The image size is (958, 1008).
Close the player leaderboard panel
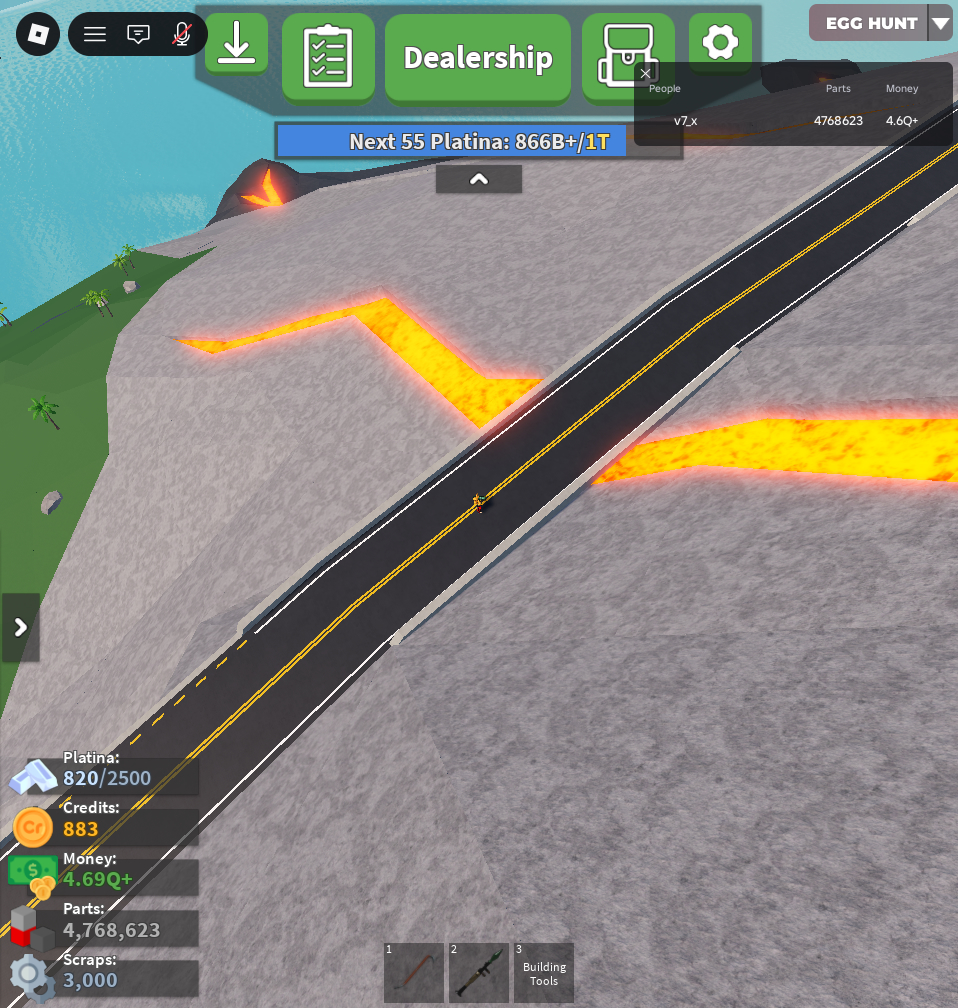coord(646,73)
